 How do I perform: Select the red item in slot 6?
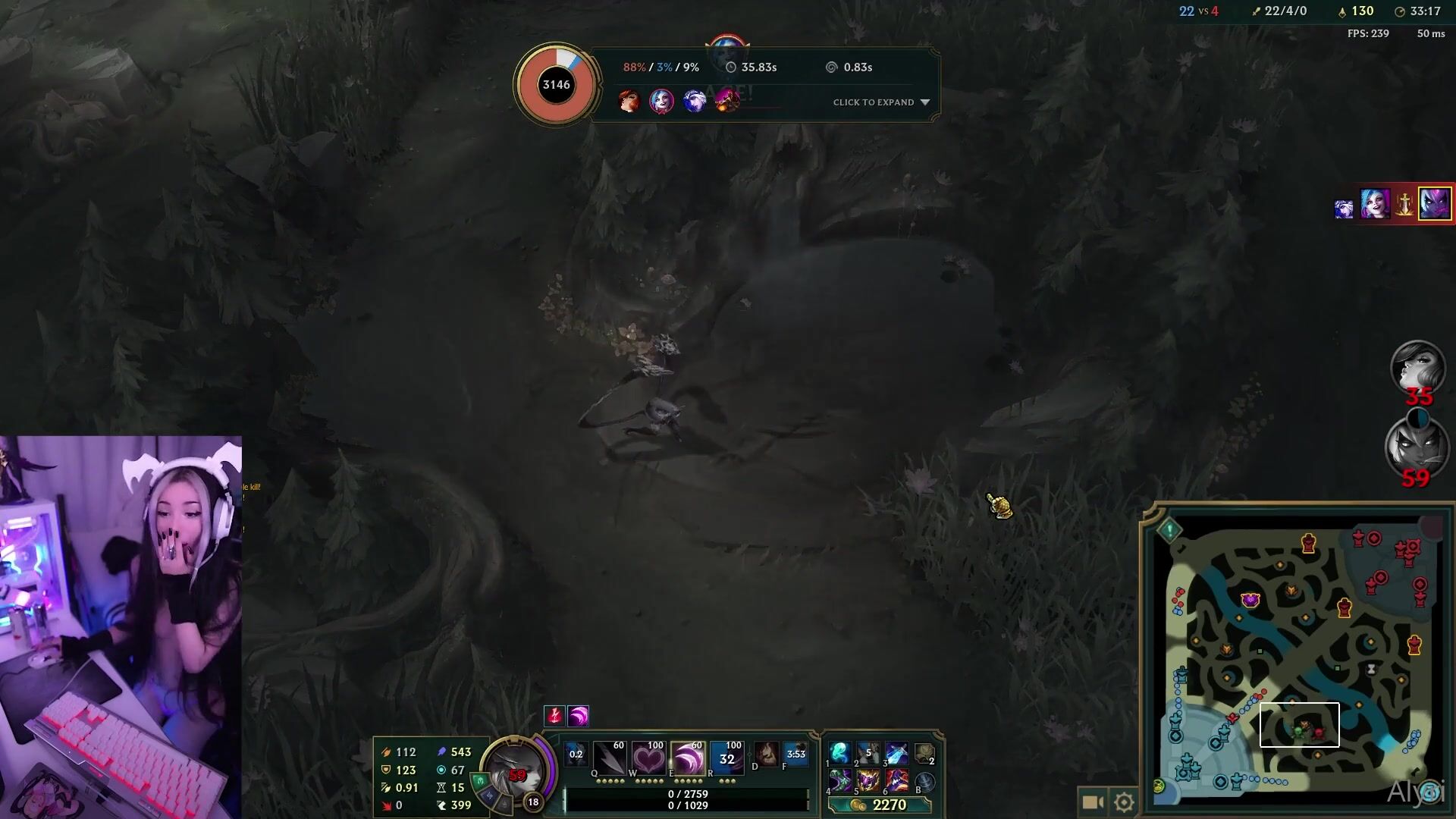coord(896,780)
